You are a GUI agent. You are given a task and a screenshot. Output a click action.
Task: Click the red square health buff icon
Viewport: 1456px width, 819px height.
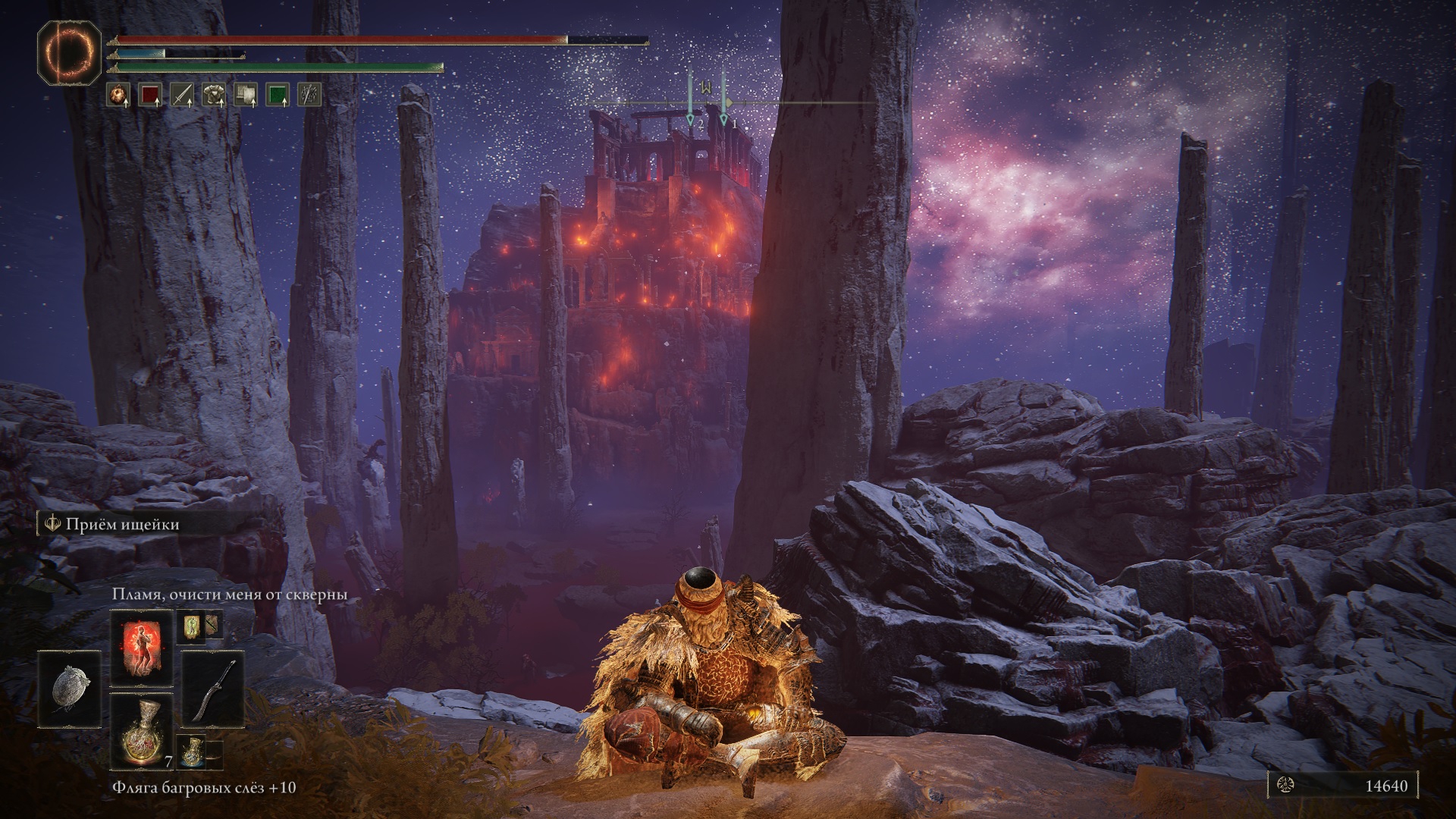click(150, 95)
